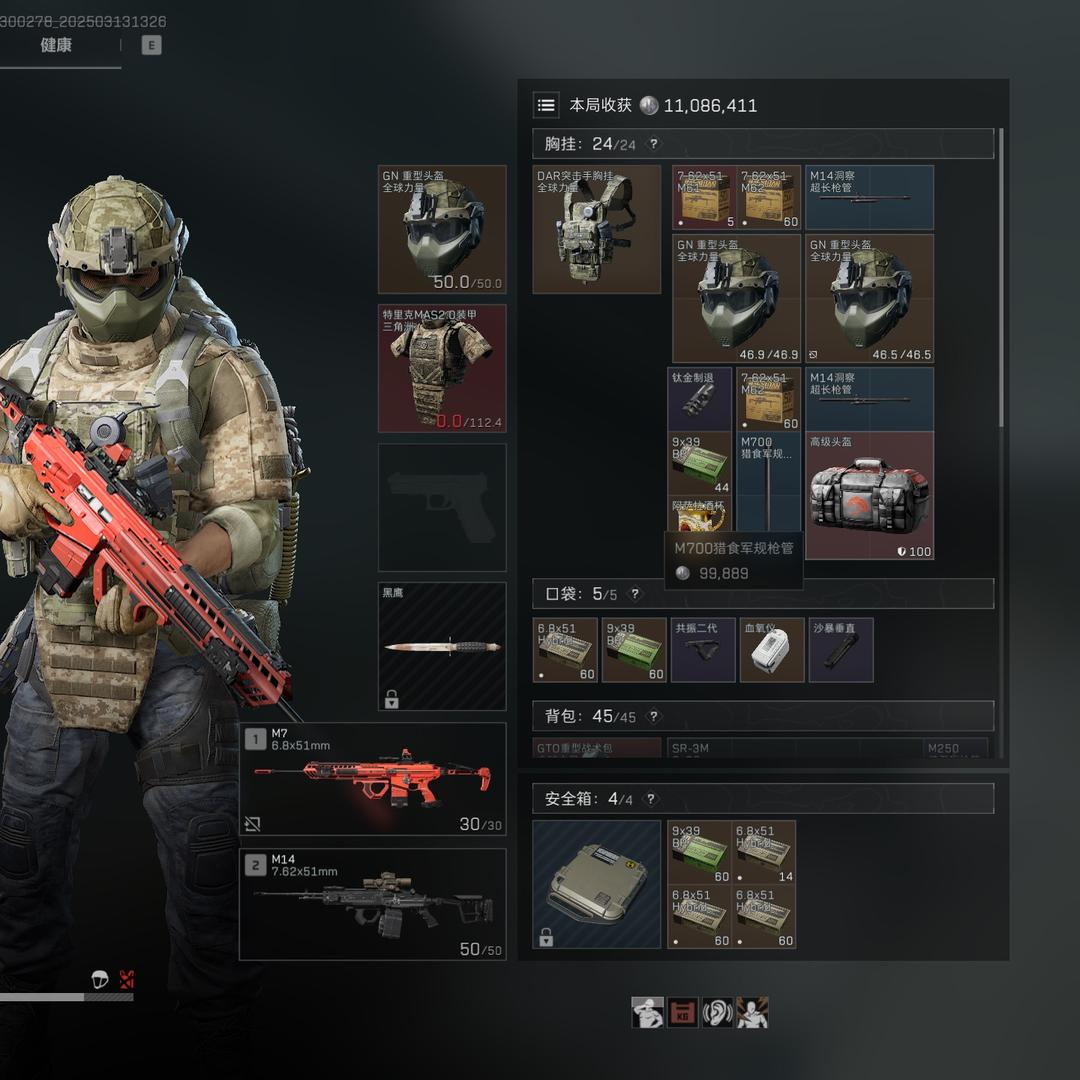The width and height of the screenshot is (1080, 1080).
Task: Select the 沙暴垂直 foregrip in pockets
Action: tap(841, 650)
